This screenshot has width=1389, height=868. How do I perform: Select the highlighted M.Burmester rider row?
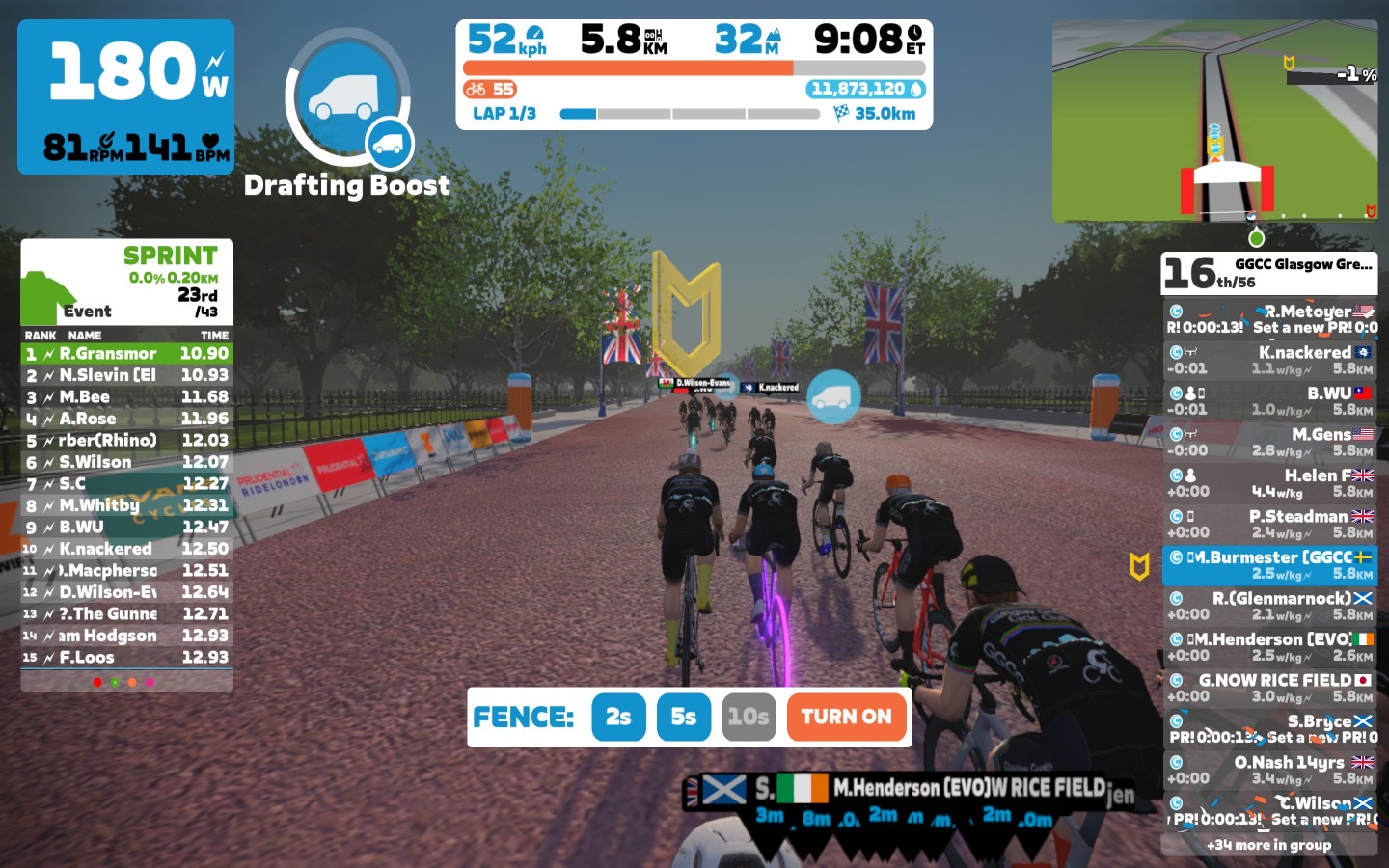pos(1269,565)
